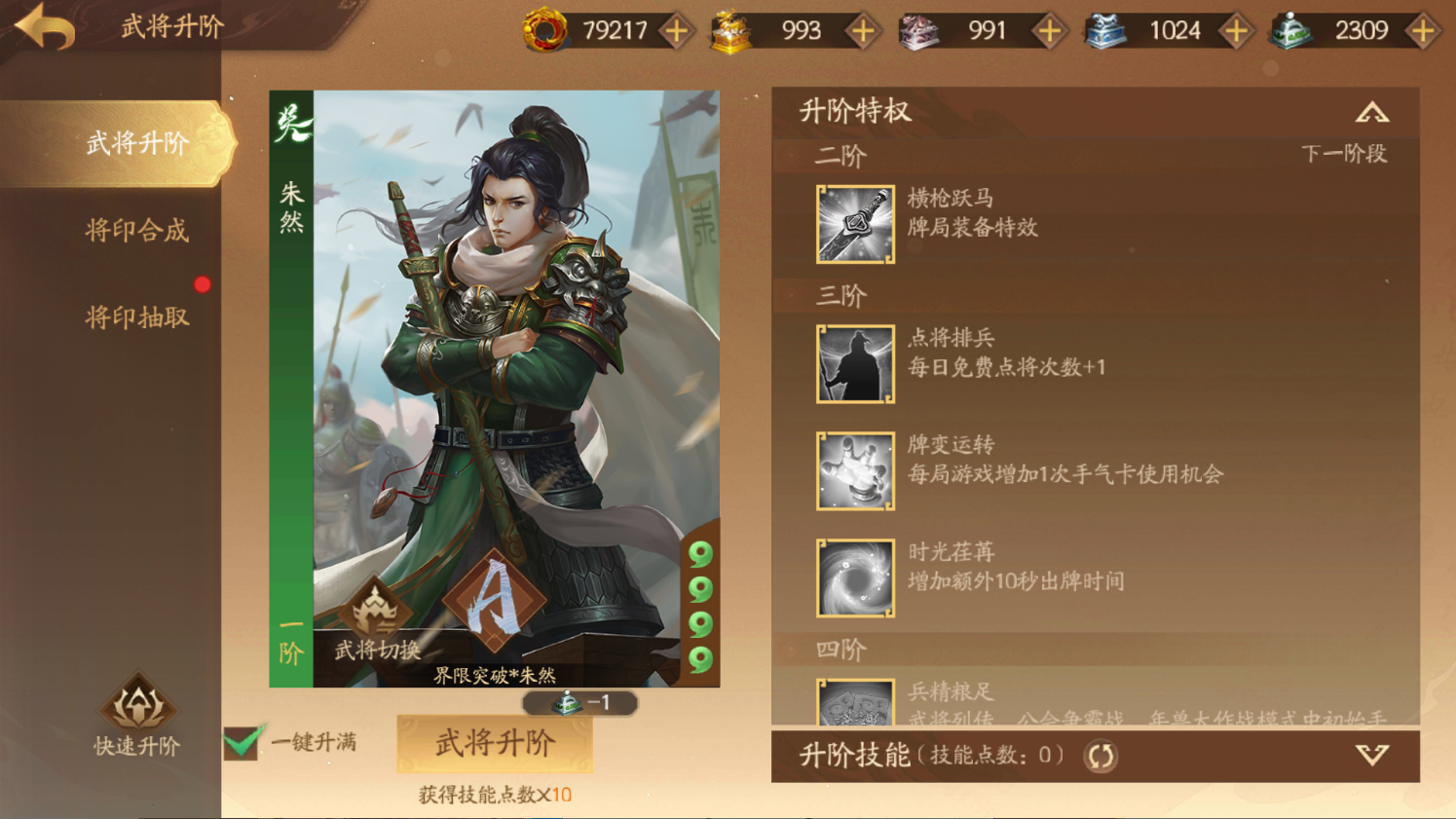Click the 武将升阶 upgrade button
The image size is (1456, 819).
click(495, 744)
